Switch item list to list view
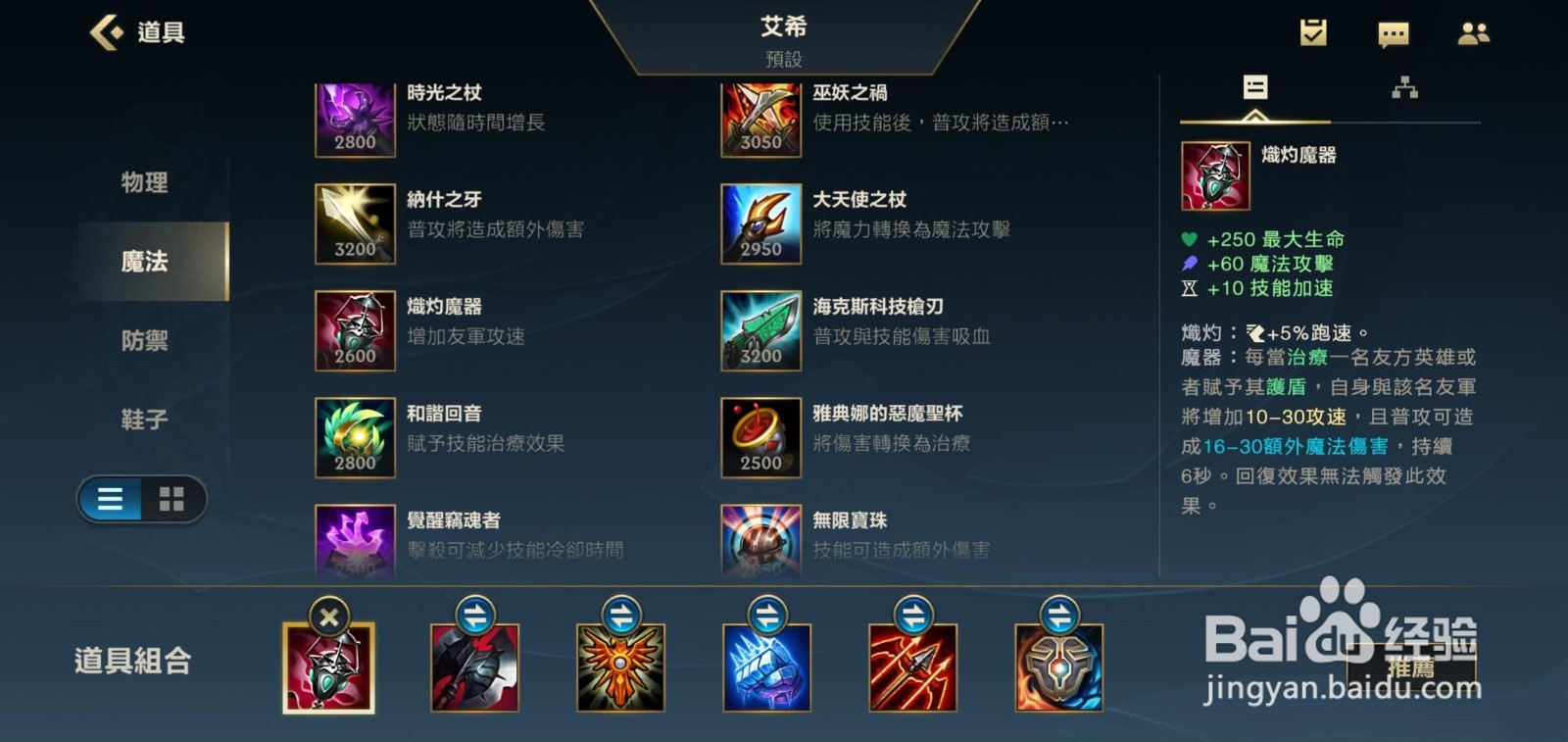The width and height of the screenshot is (1568, 742). point(111,500)
